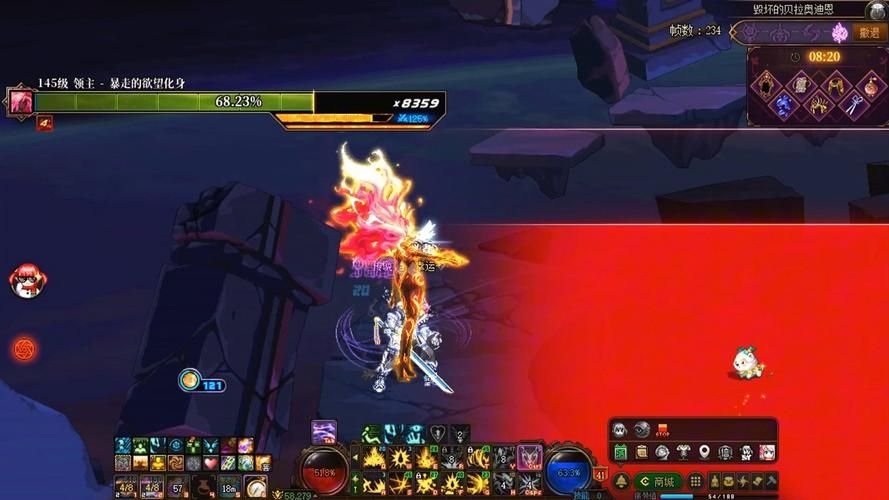Click the pocket watch icon
Viewport: 889px width, 500px height.
pos(255,488)
